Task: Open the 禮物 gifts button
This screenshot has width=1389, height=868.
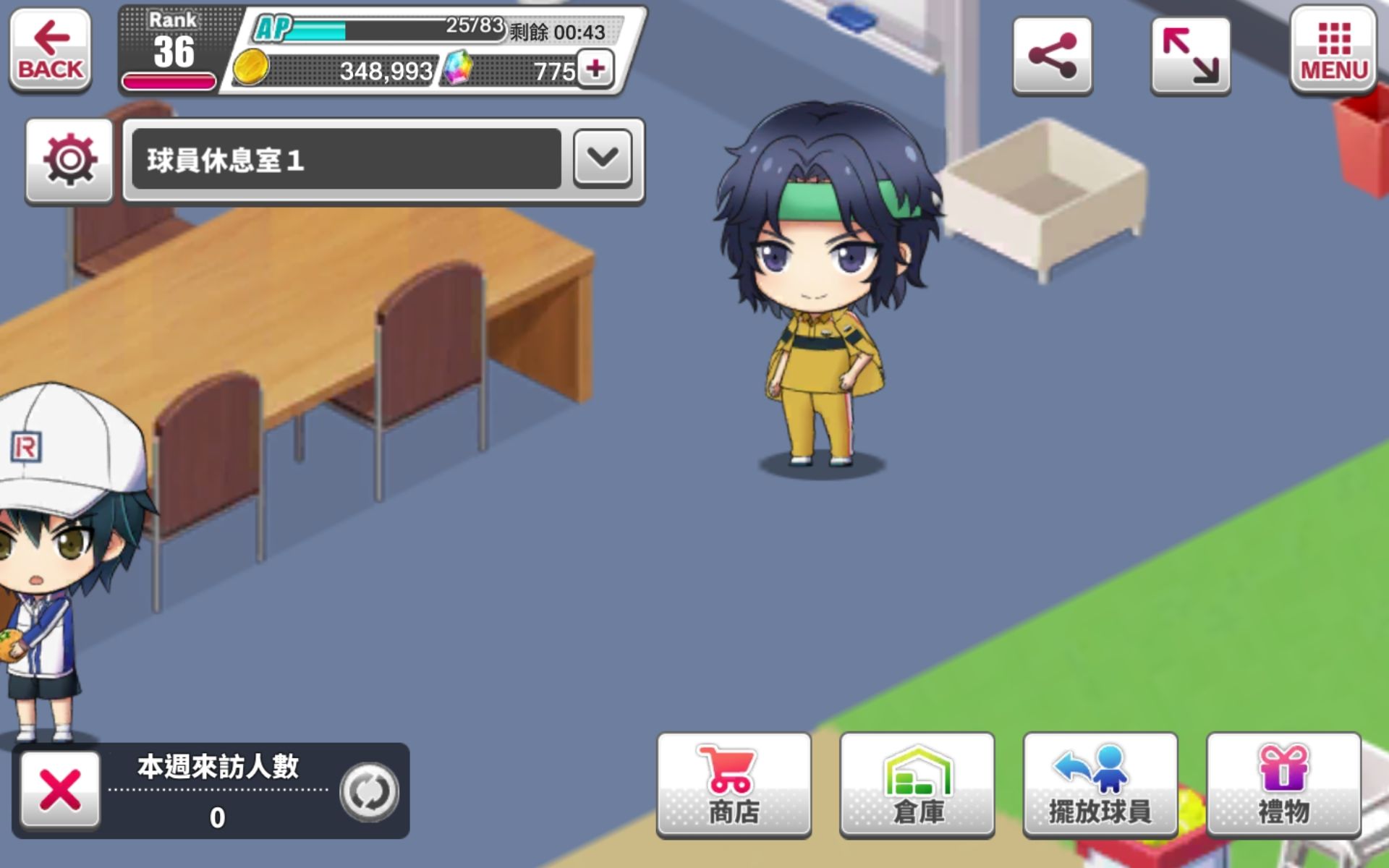Action: point(1283,786)
